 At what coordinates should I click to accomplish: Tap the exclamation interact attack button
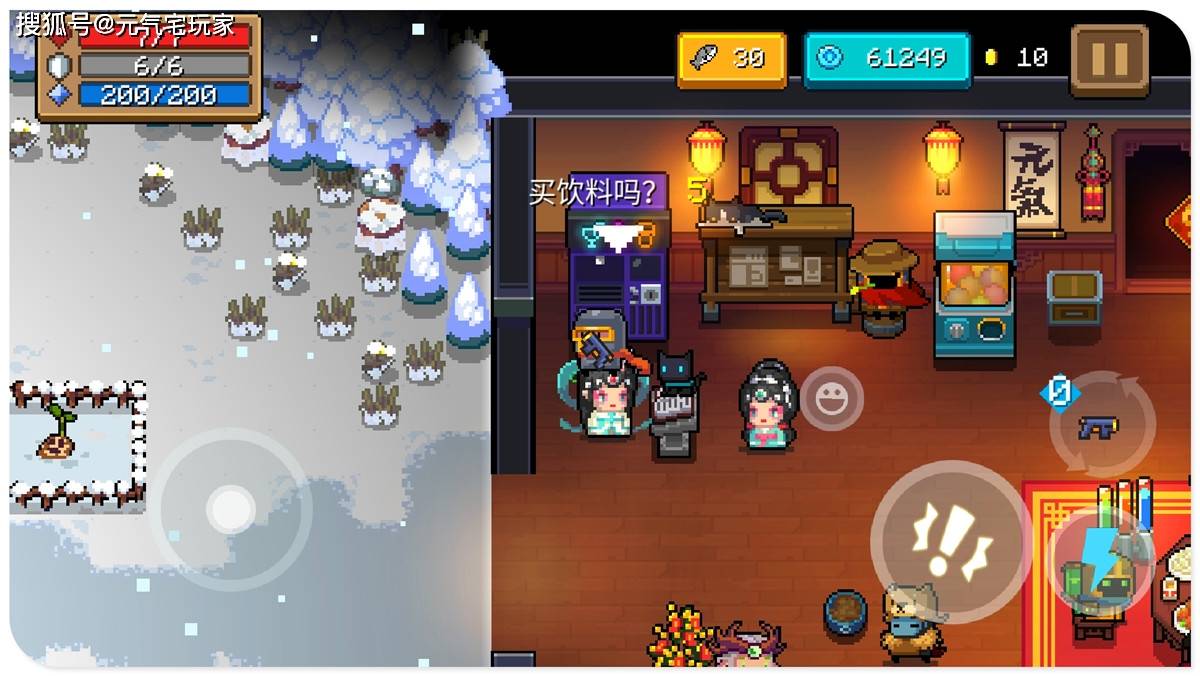[950, 542]
